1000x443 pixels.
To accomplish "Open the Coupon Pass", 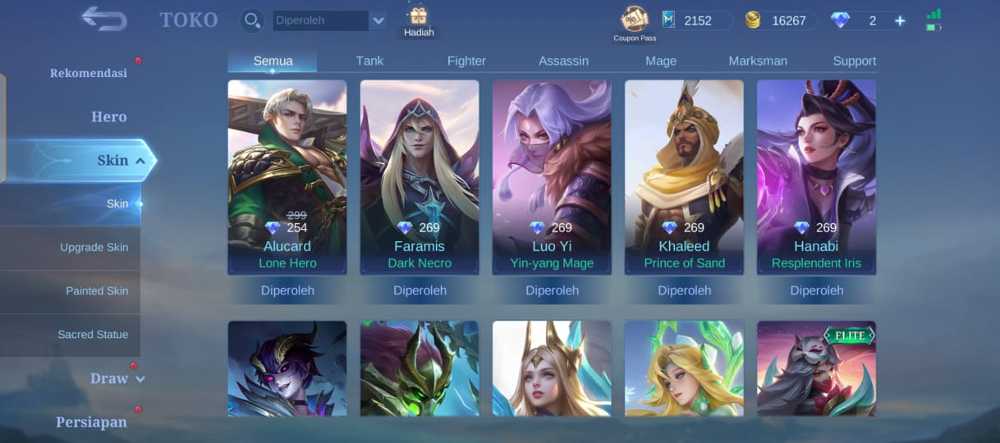I will (x=633, y=22).
